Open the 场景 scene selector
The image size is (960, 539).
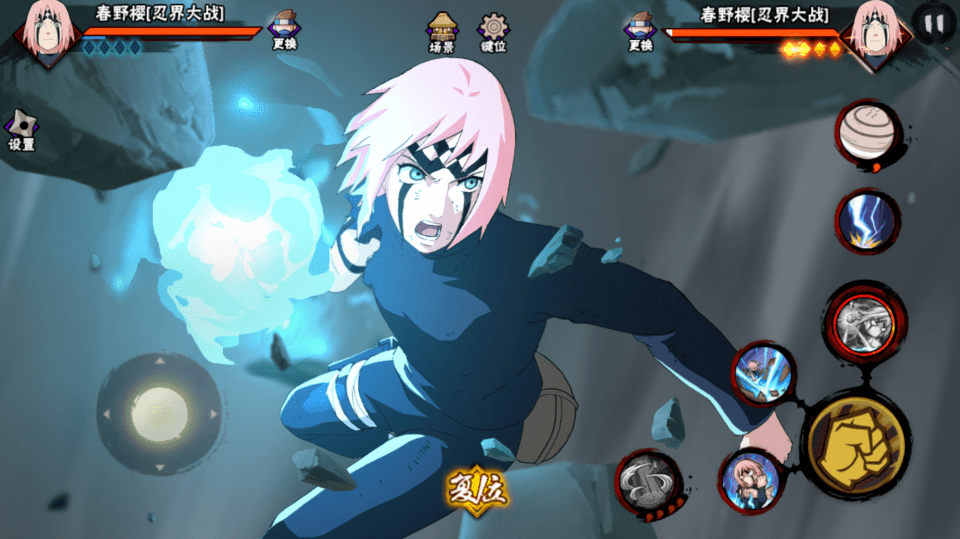tap(442, 31)
